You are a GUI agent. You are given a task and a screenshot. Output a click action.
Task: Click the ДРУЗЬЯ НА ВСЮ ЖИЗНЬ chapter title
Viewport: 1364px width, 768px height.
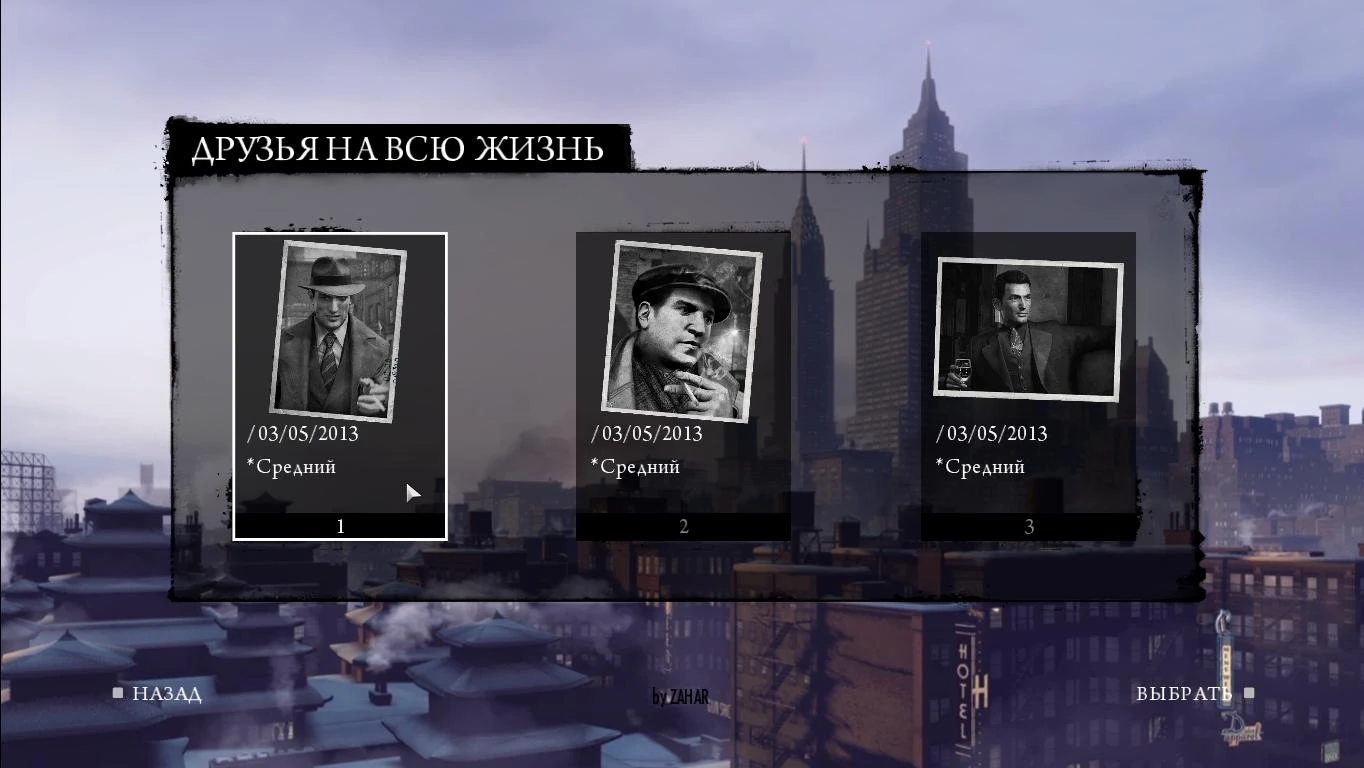[397, 149]
